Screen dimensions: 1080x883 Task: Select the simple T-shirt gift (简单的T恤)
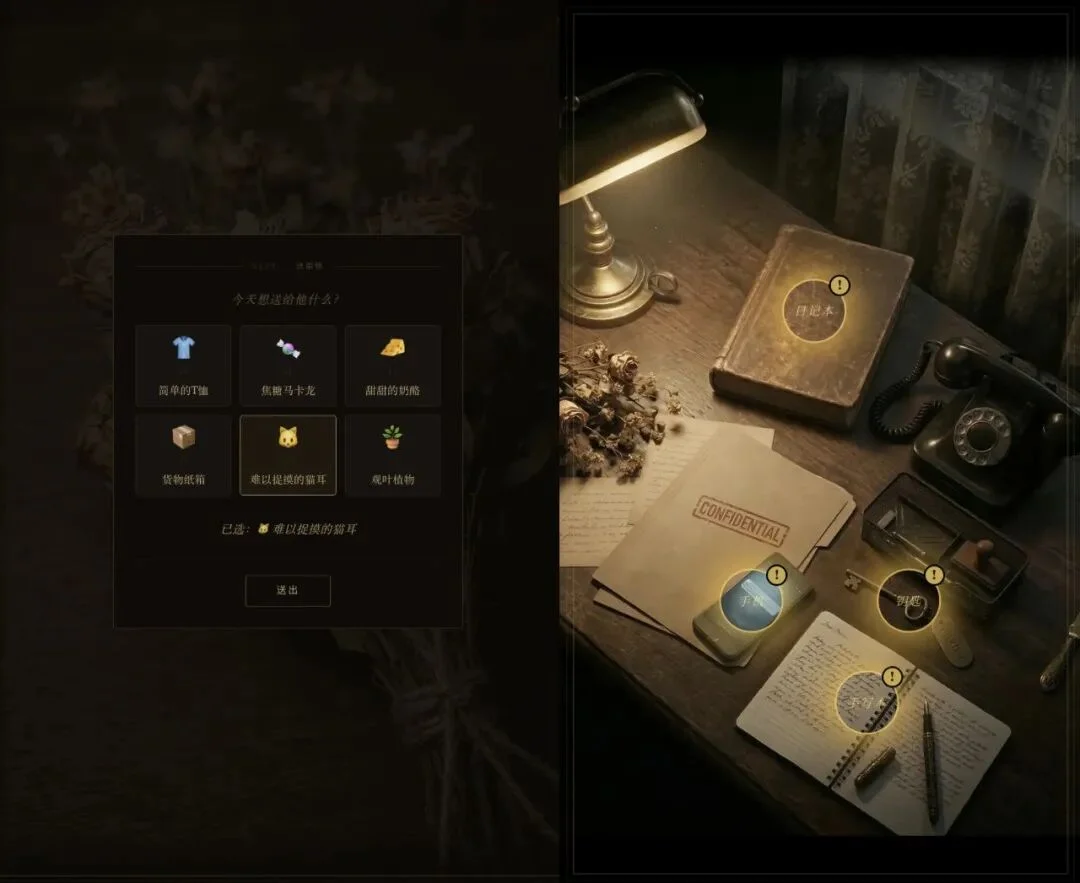coord(183,365)
